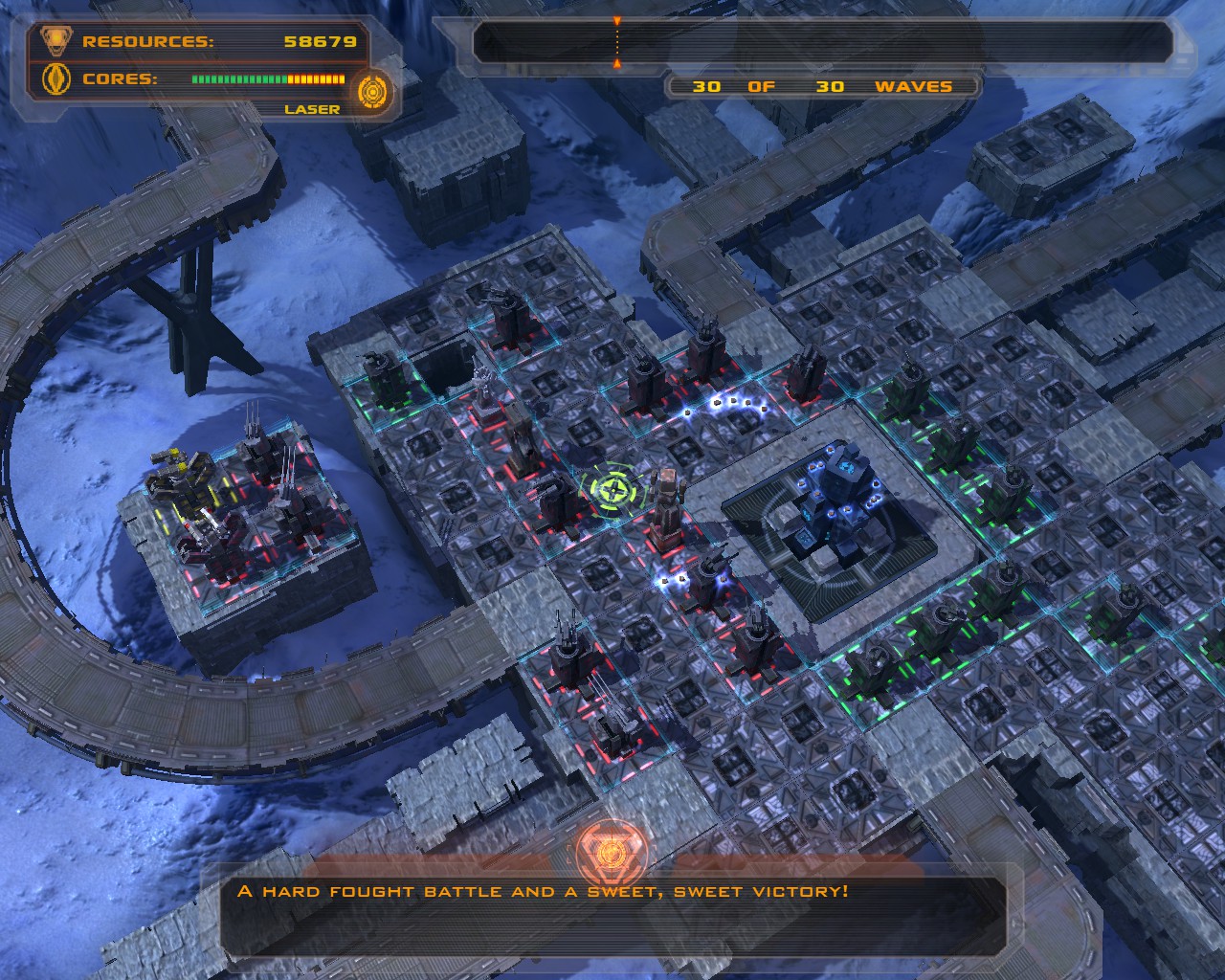This screenshot has height=980, width=1225.
Task: Open the circular laser weapon selector dial
Action: 371,93
